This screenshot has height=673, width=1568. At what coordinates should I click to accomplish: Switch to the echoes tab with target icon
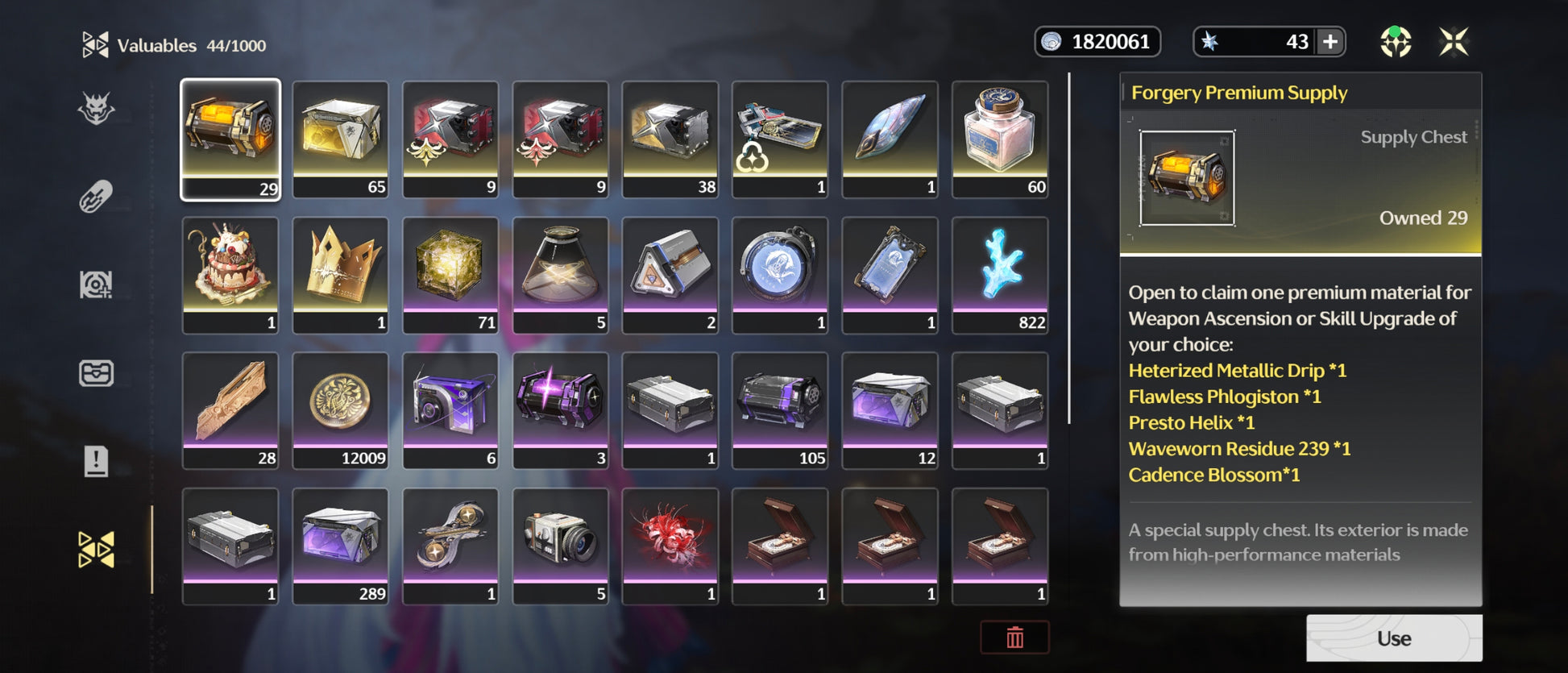tap(96, 285)
